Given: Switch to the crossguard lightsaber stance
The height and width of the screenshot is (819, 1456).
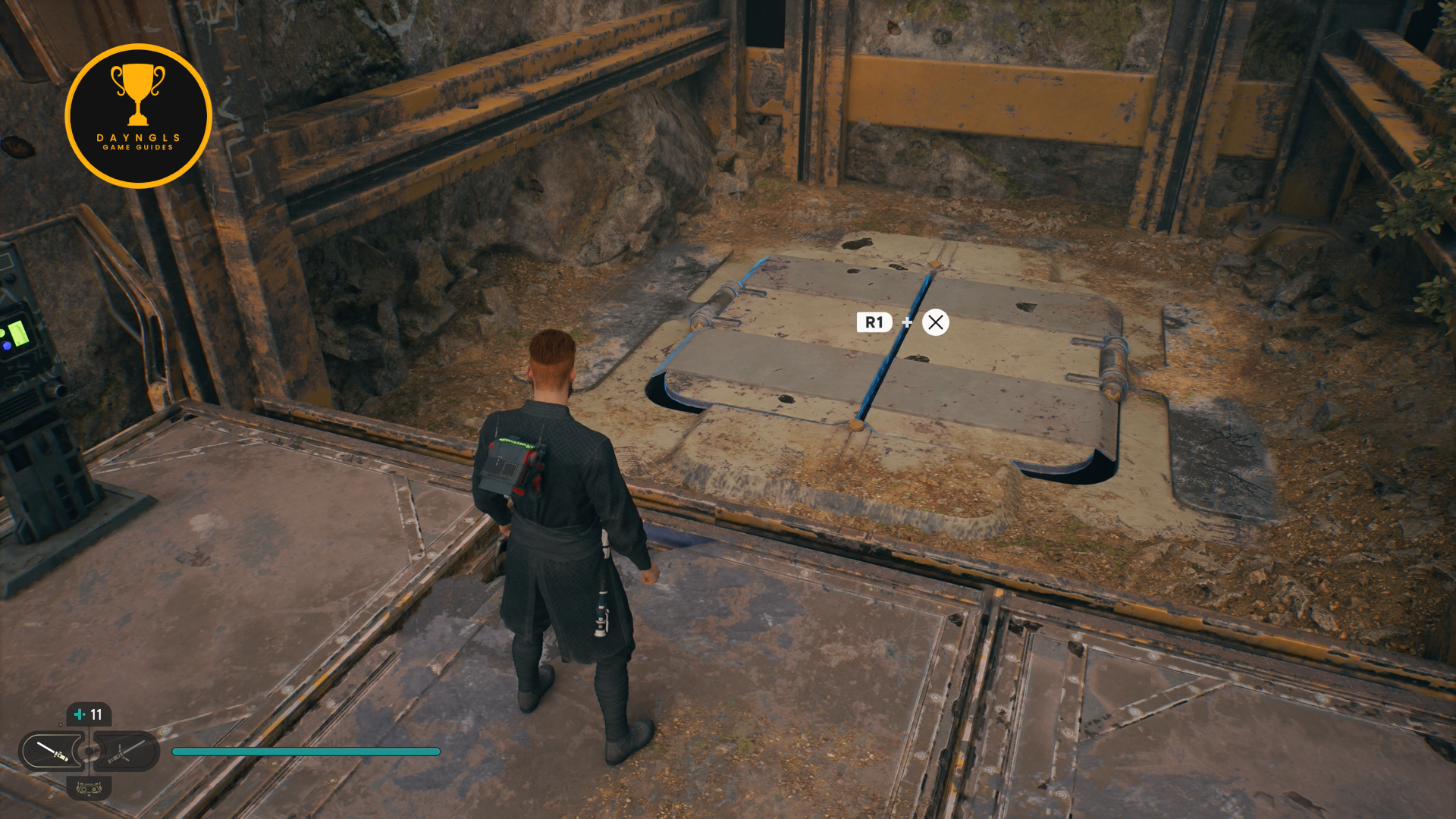Looking at the screenshot, I should pyautogui.click(x=126, y=751).
